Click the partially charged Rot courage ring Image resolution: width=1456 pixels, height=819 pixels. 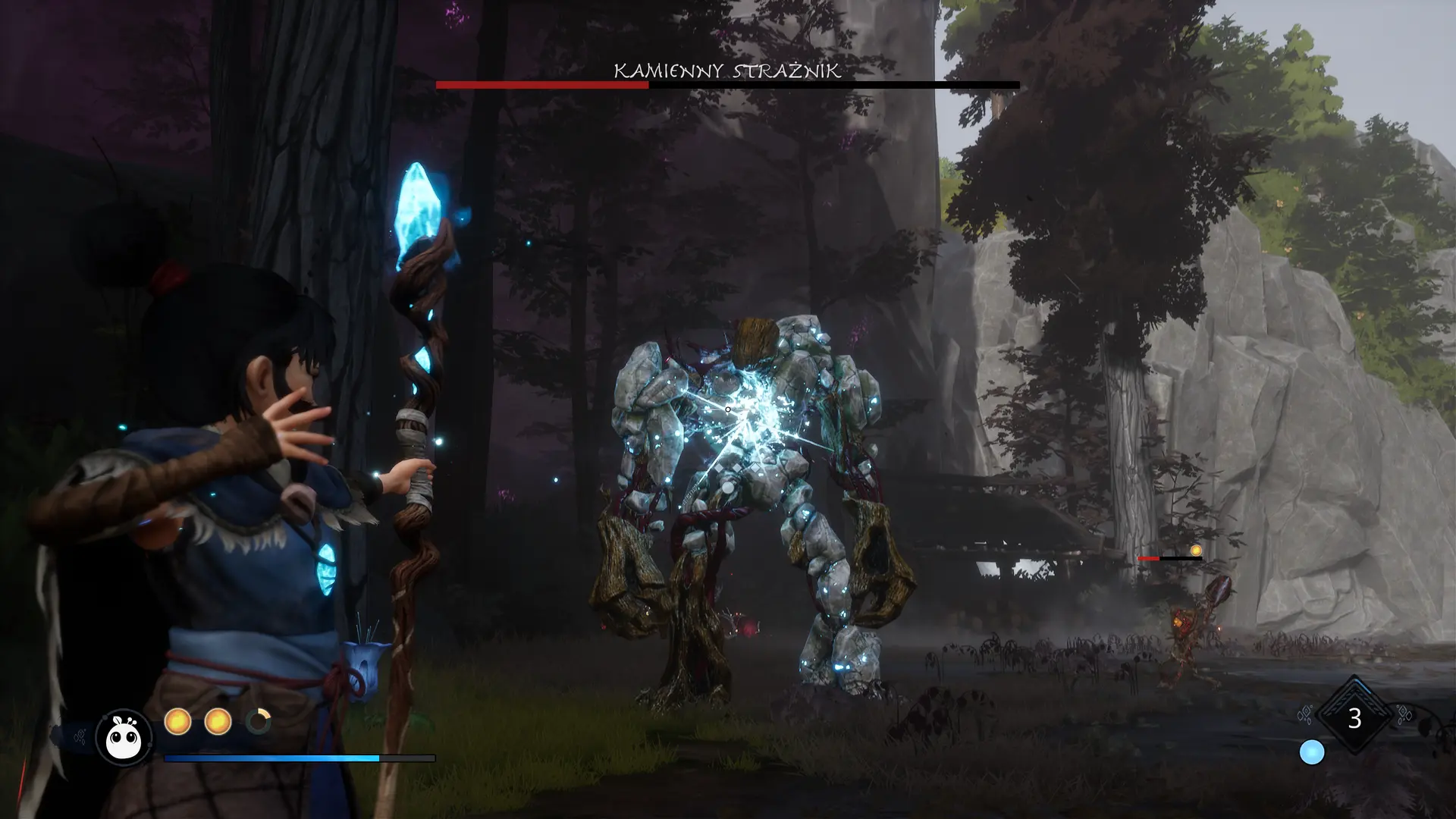pyautogui.click(x=258, y=721)
